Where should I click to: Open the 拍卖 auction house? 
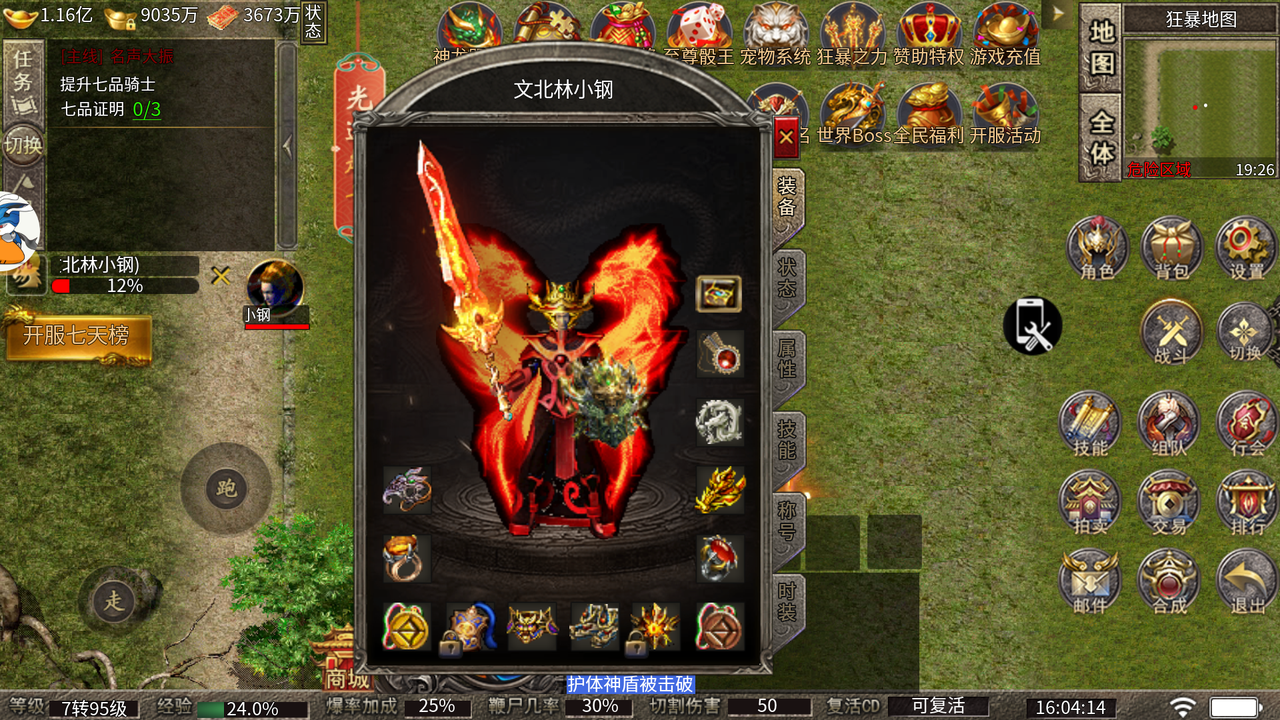point(1091,502)
